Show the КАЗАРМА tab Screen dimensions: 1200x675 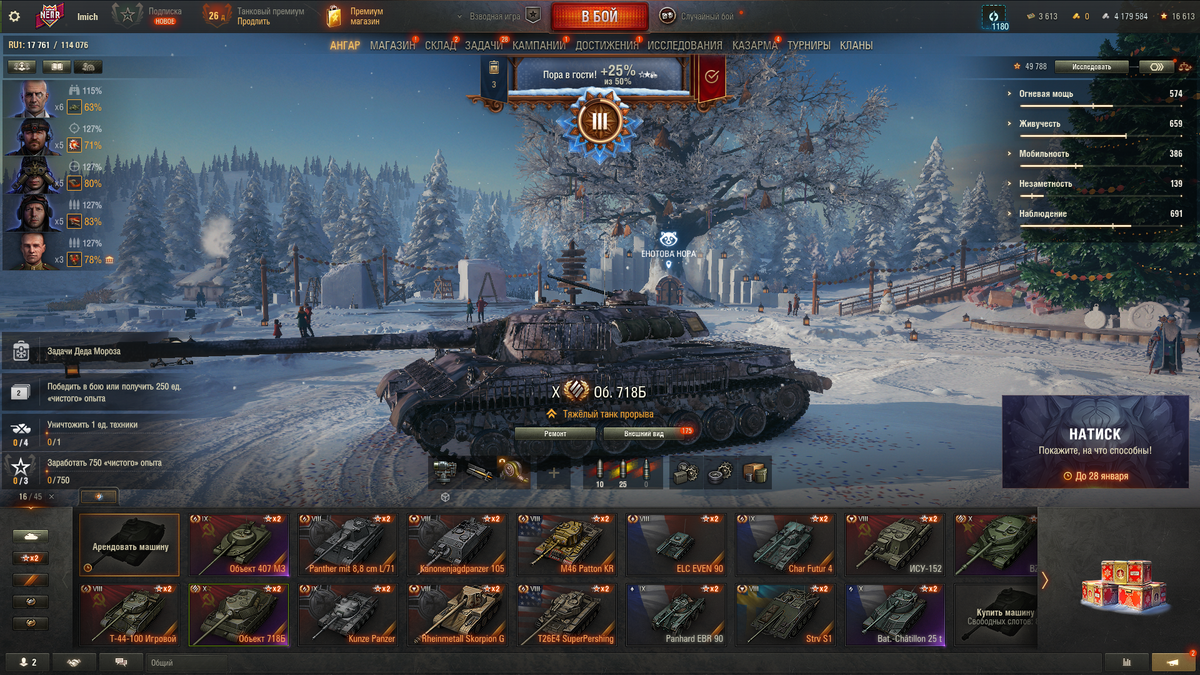754,45
